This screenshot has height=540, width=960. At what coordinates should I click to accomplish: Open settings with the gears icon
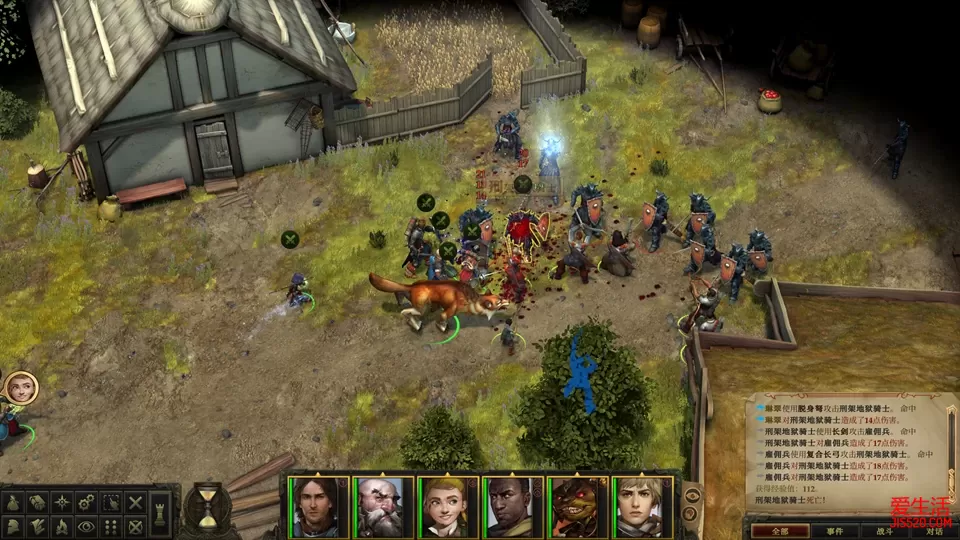(x=87, y=502)
